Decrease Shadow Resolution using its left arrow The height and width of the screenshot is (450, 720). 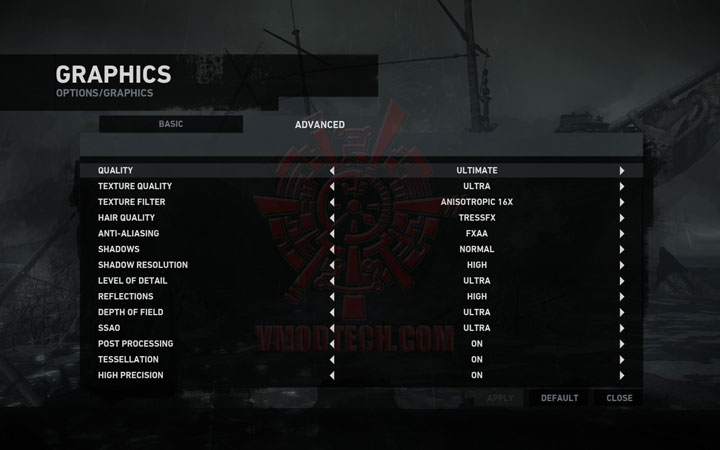pos(332,265)
